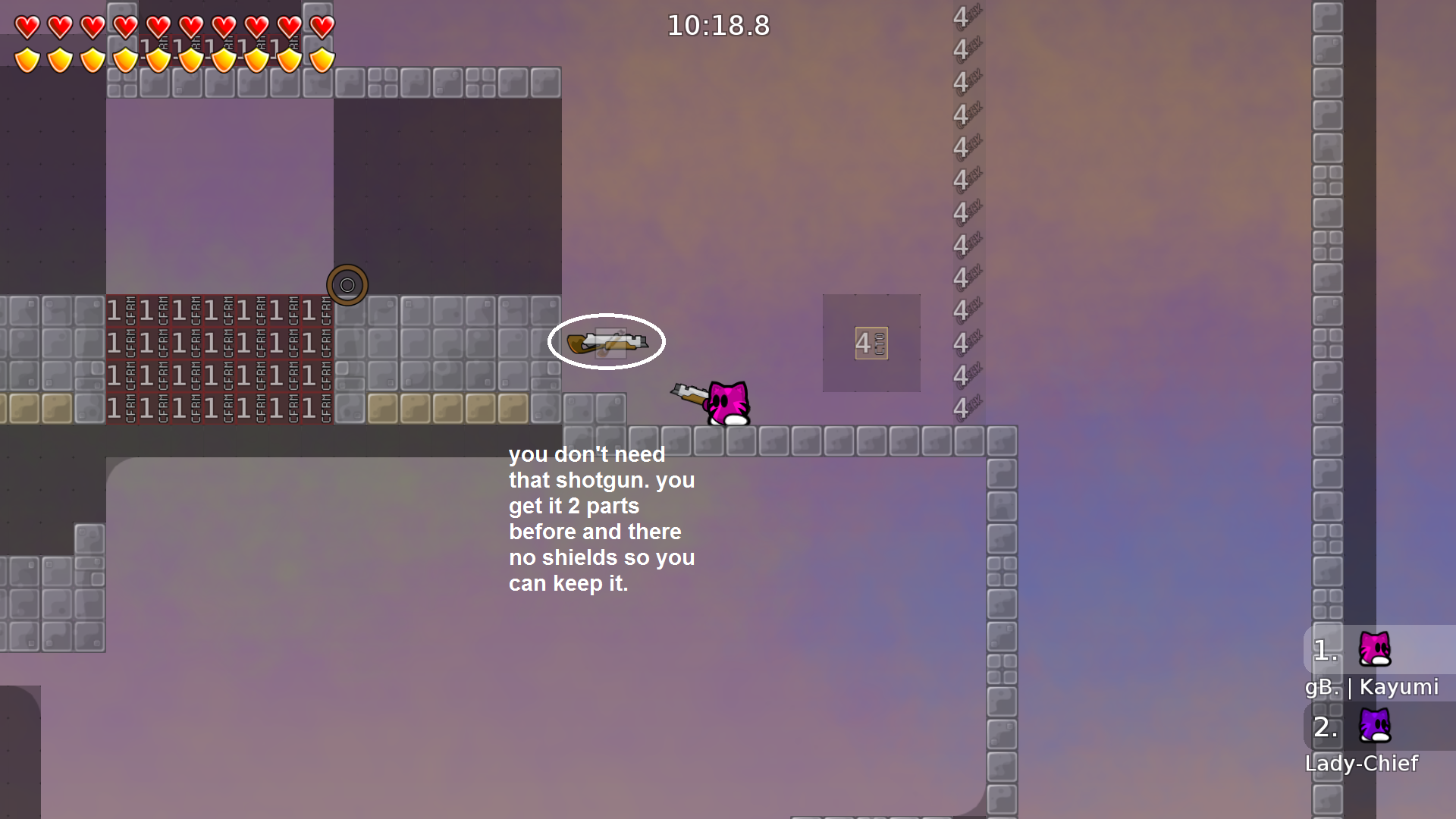Image resolution: width=1456 pixels, height=819 pixels.
Task: Click the Lady-Chief name label
Action: (x=1362, y=764)
